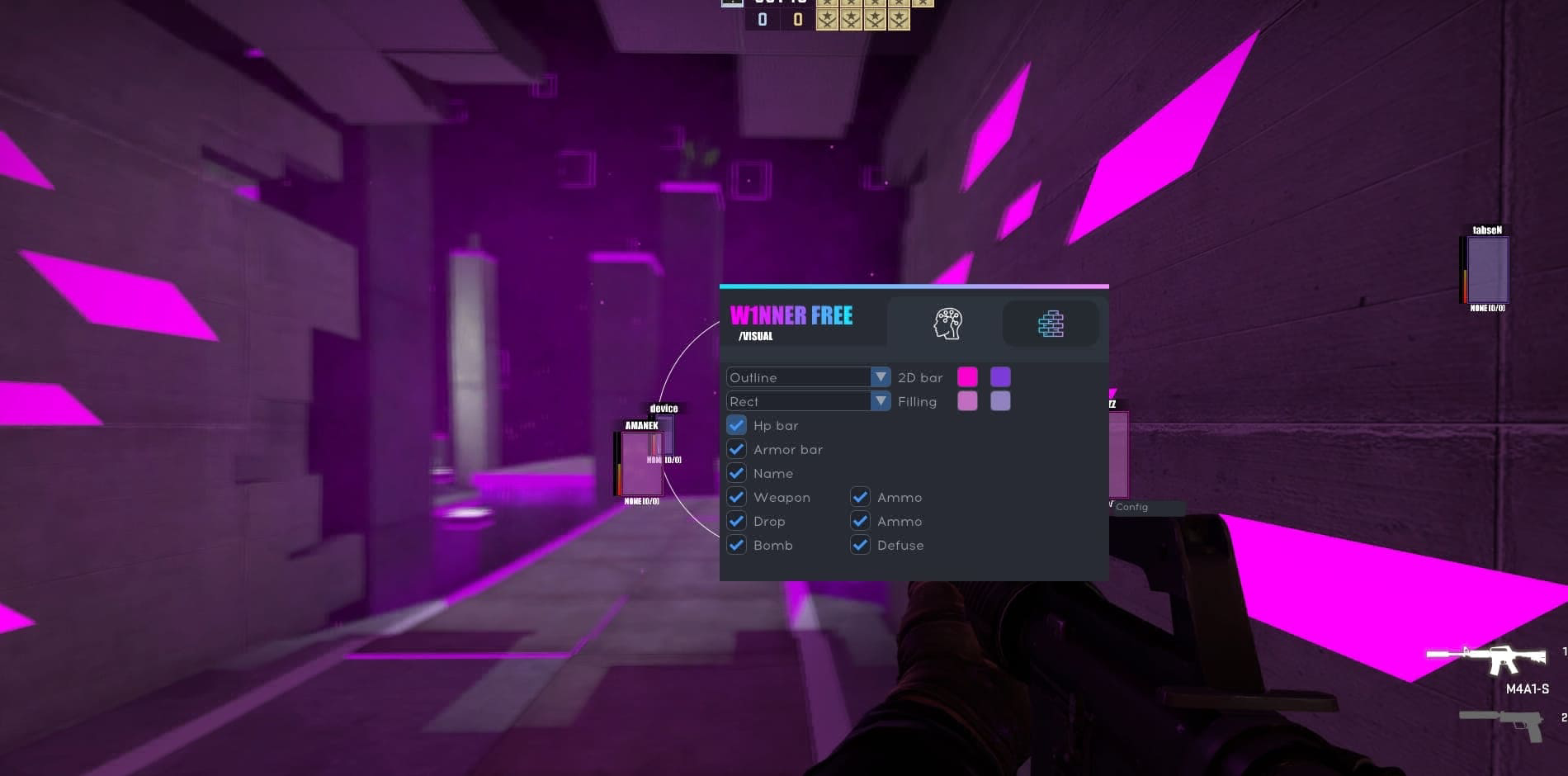Open the Outline dropdown
The height and width of the screenshot is (776, 1568).
pyautogui.click(x=807, y=377)
